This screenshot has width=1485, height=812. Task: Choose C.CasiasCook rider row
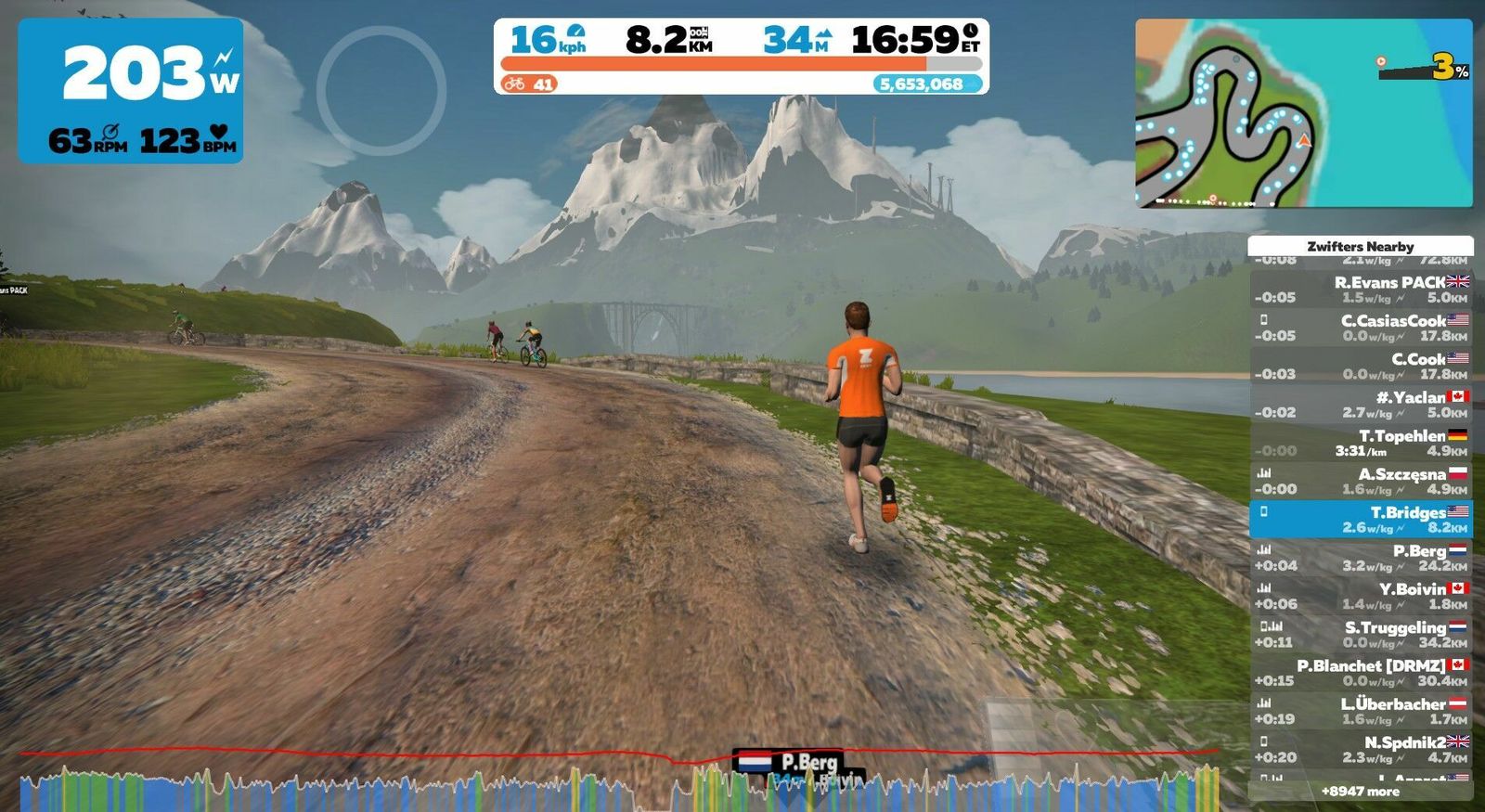[1361, 328]
